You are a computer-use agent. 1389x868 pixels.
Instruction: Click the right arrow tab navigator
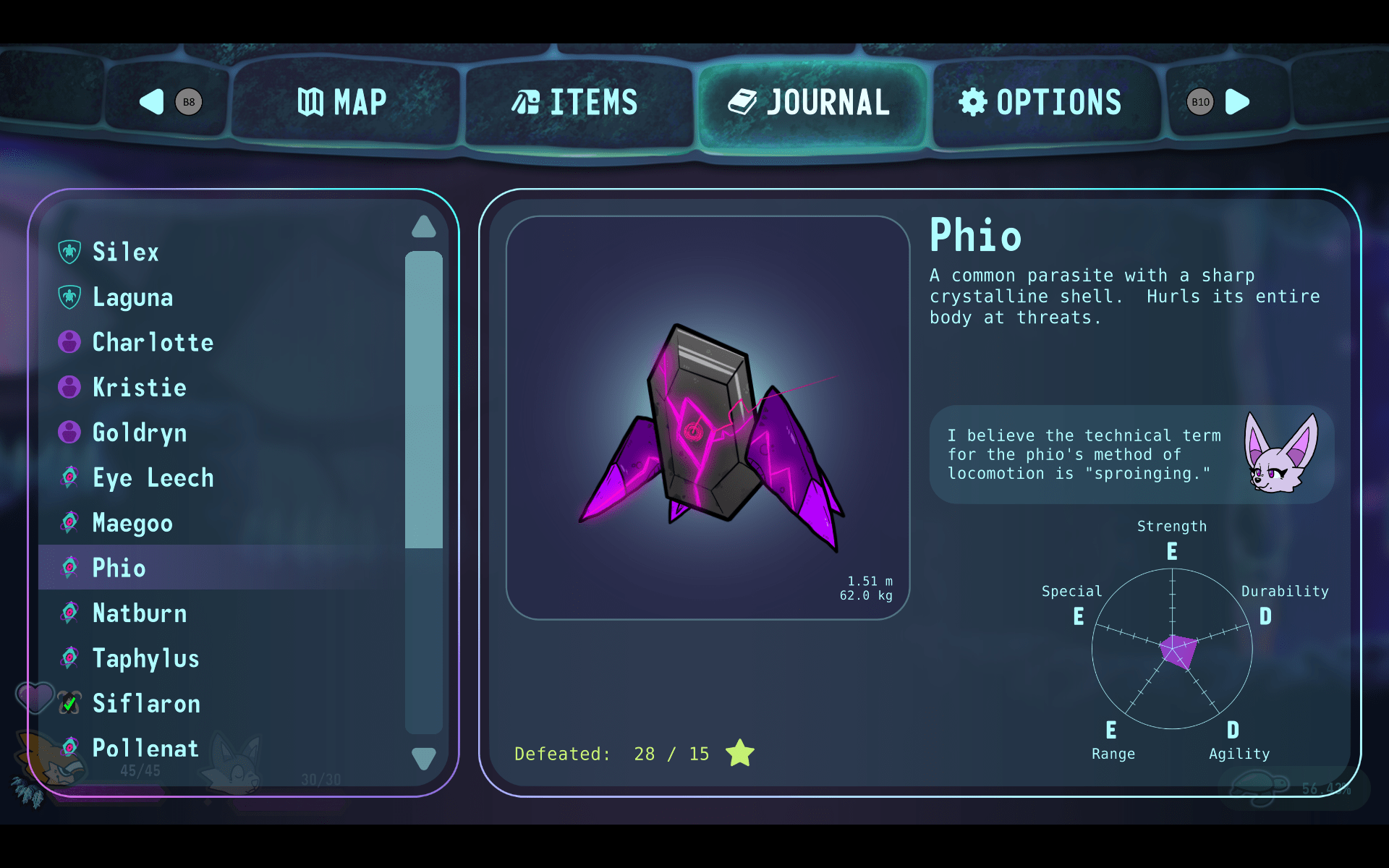1236,102
